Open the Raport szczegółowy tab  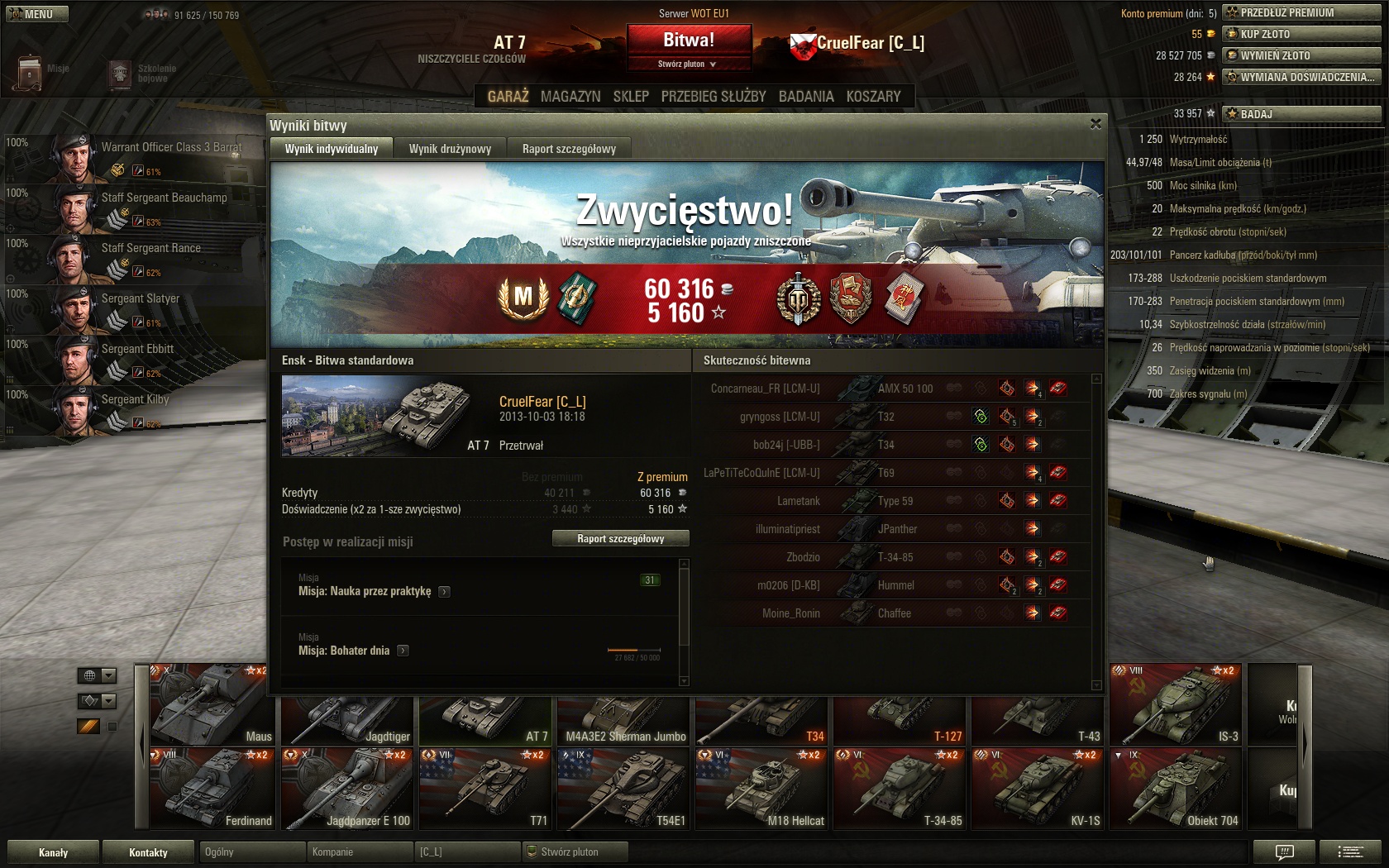(569, 149)
